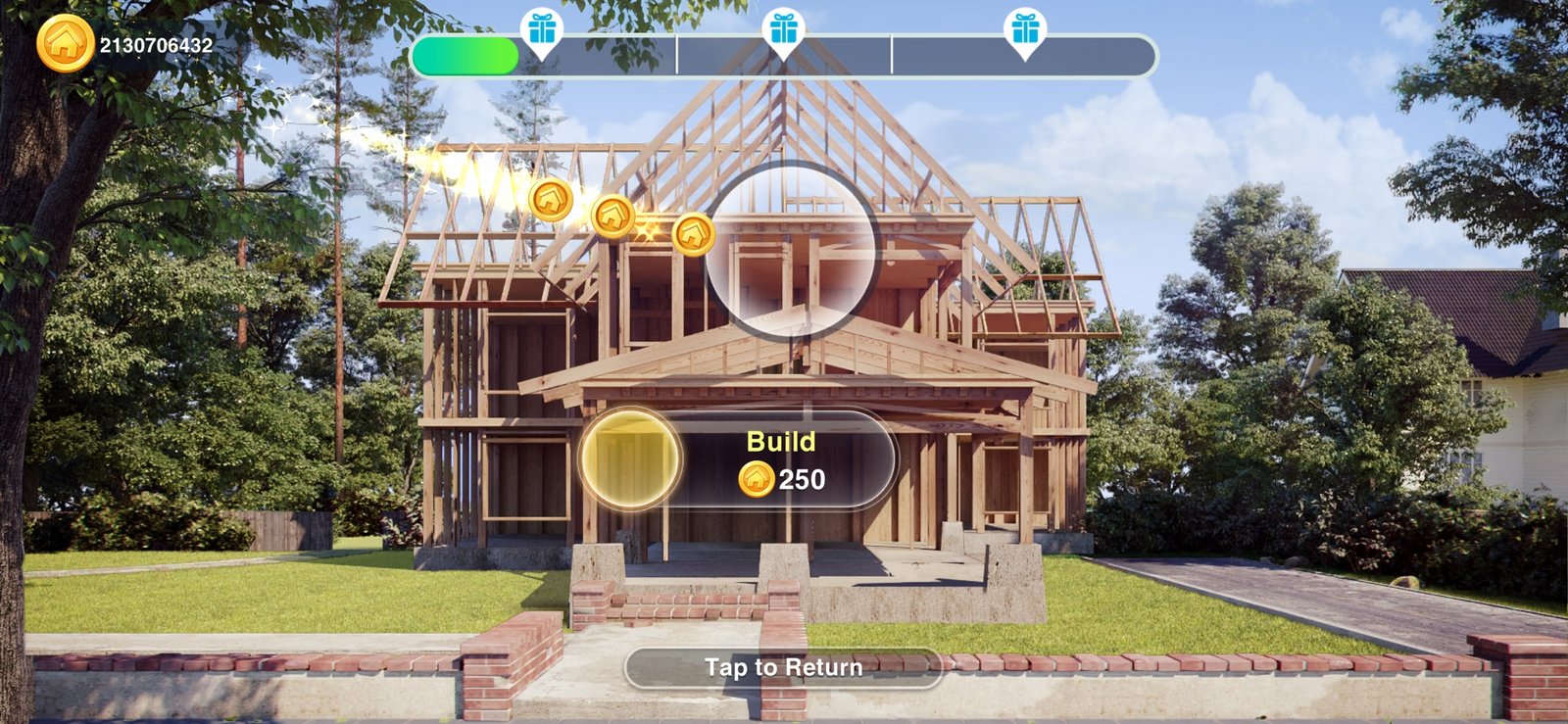Screen dimensions: 1568x724
Task: Select the middle gift box reward marker
Action: point(783,29)
